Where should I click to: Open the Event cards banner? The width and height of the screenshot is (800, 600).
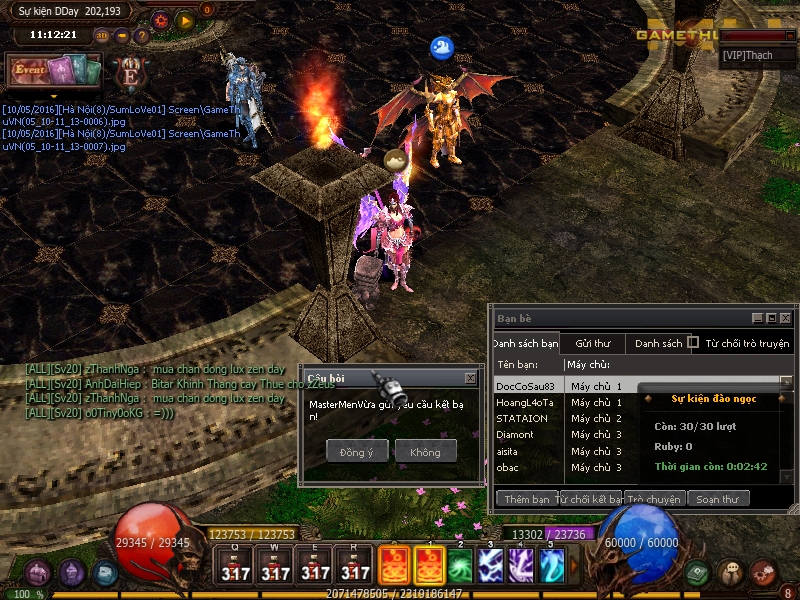click(x=54, y=71)
